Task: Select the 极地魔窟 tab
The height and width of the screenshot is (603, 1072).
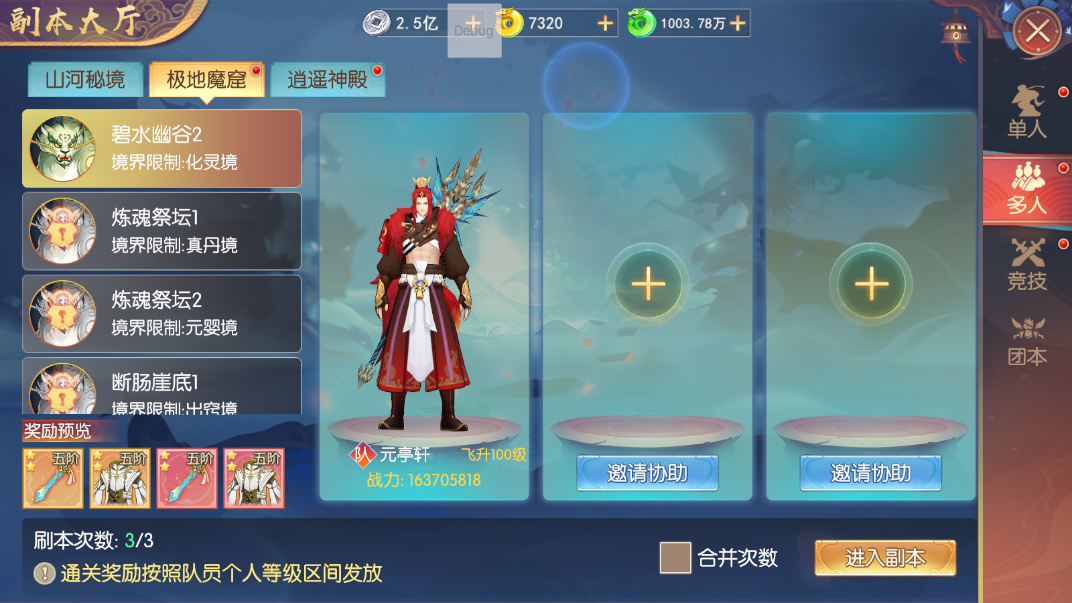Action: [x=206, y=80]
